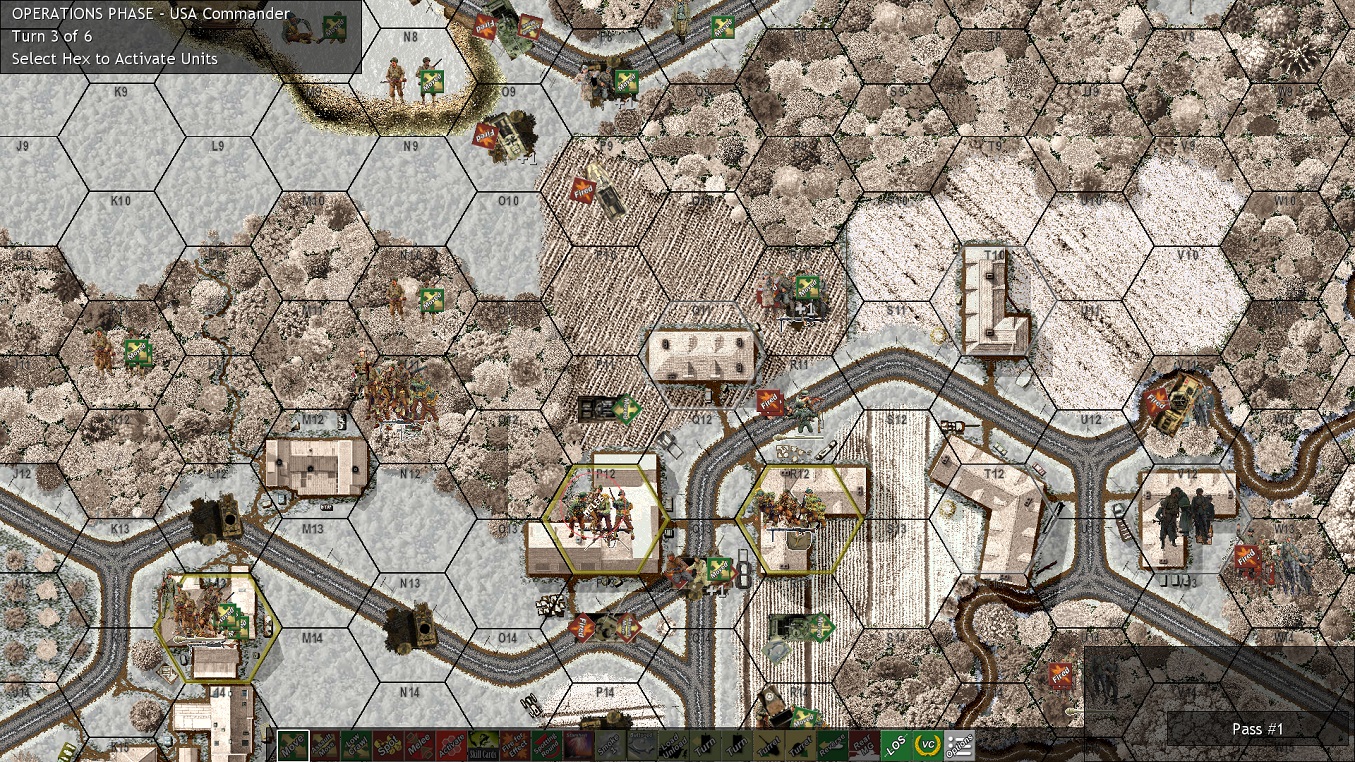Select the Assault Move icon
The image size is (1355, 762).
coord(325,745)
